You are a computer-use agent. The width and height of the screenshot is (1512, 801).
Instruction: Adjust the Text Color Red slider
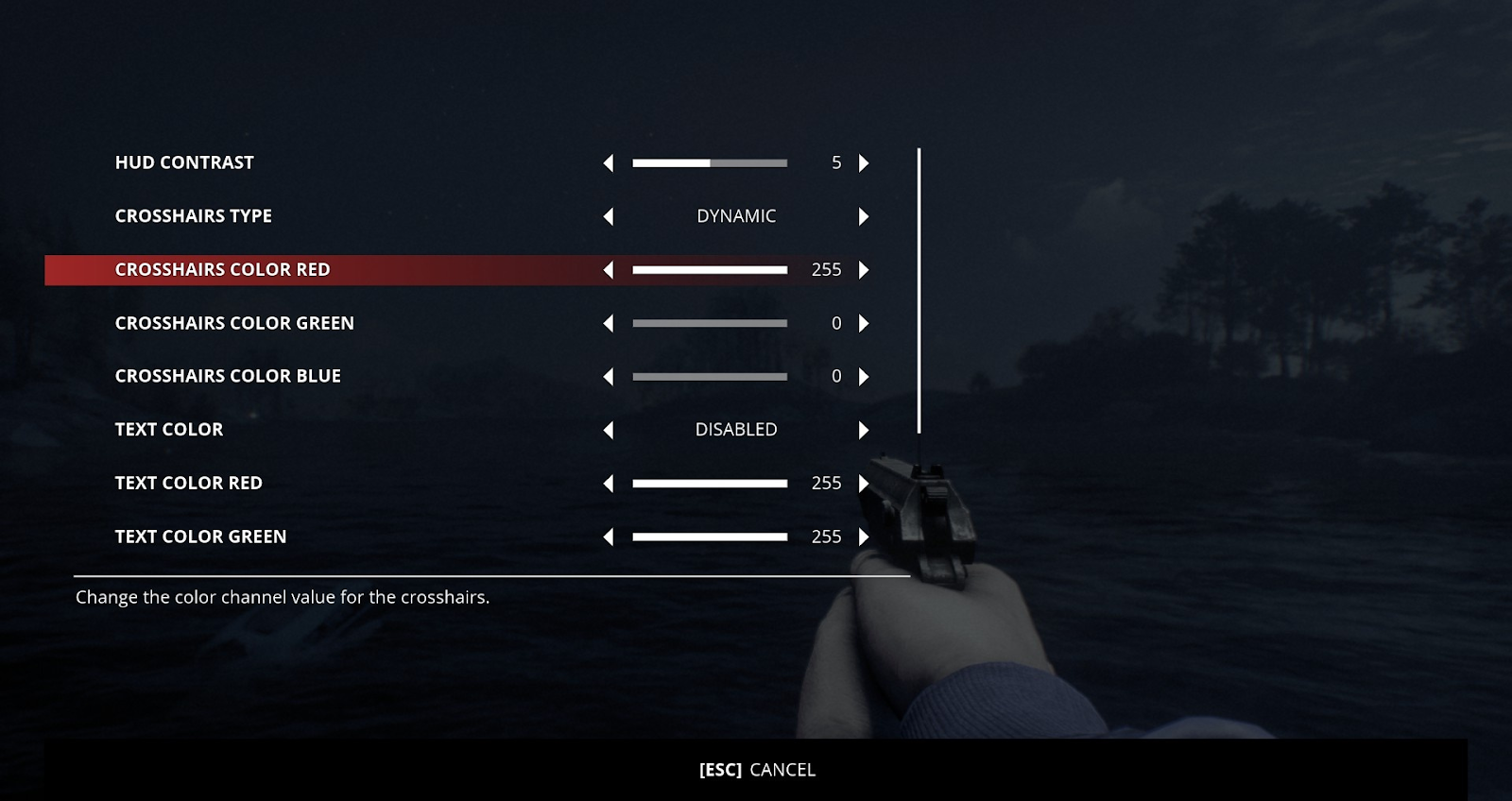coord(710,484)
